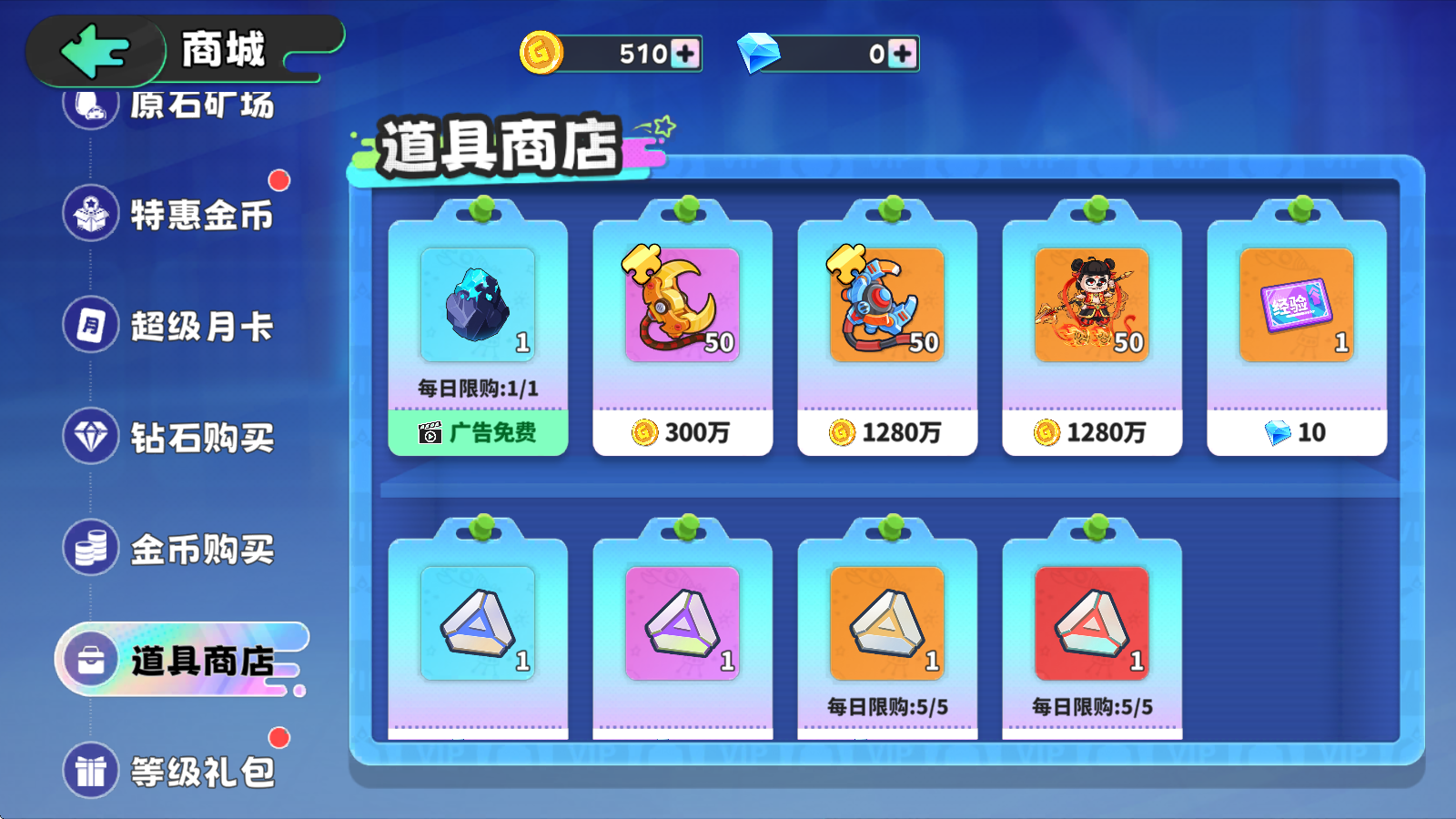Select the 钻石购买 diamond icon in sidebar
The height and width of the screenshot is (819, 1456).
click(90, 438)
